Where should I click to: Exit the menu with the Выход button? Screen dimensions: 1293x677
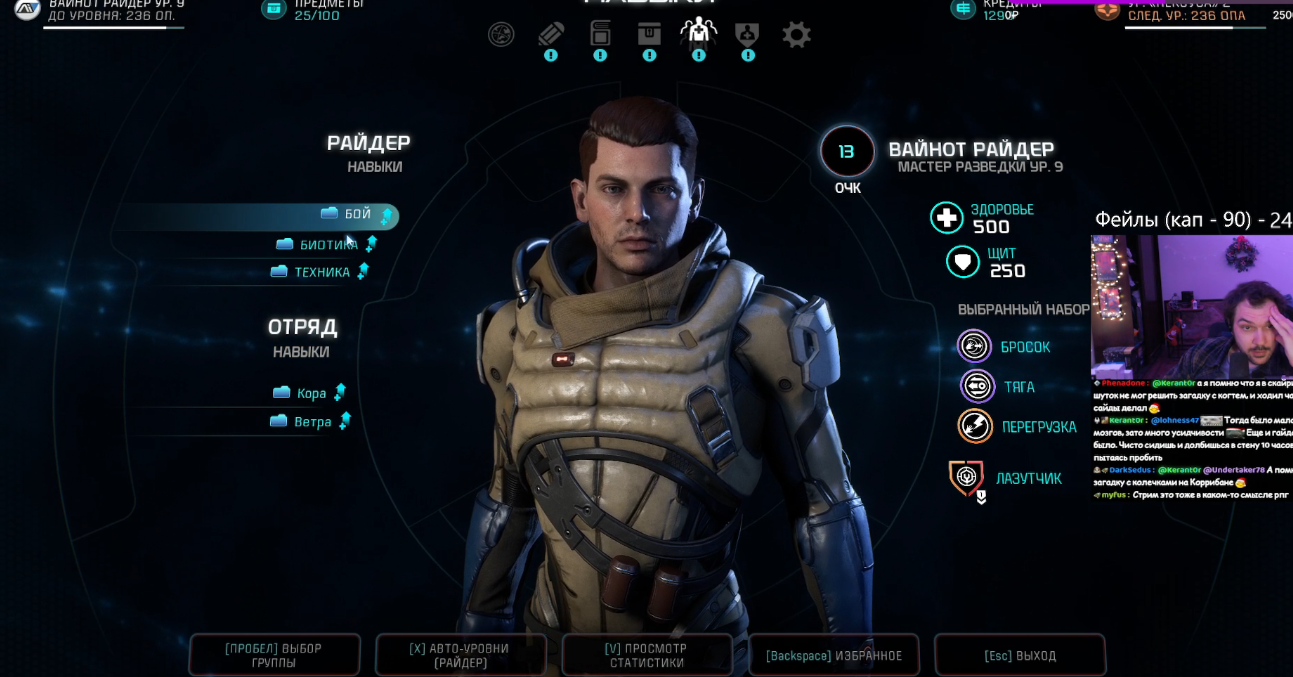[1020, 656]
